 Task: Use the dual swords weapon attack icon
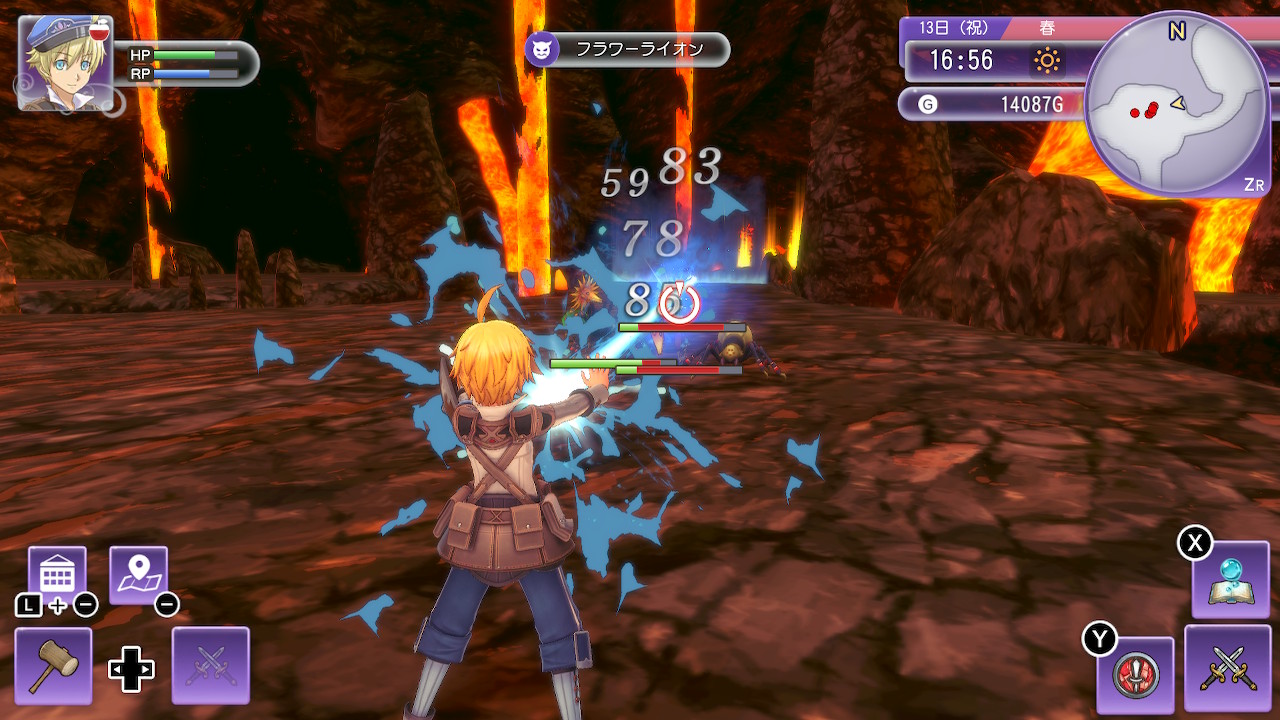coord(1227,668)
